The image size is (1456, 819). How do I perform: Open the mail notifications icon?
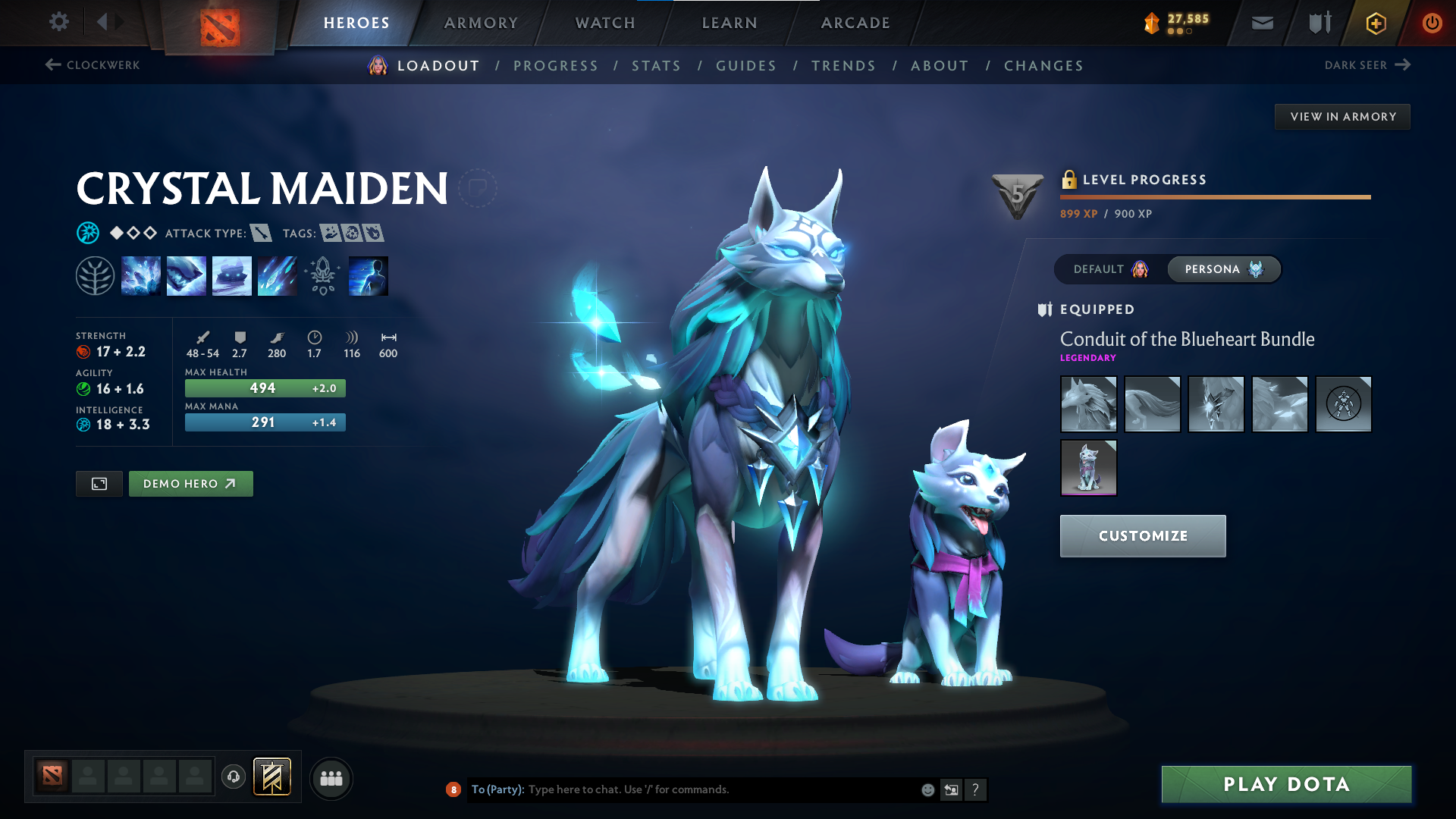pos(1261,23)
